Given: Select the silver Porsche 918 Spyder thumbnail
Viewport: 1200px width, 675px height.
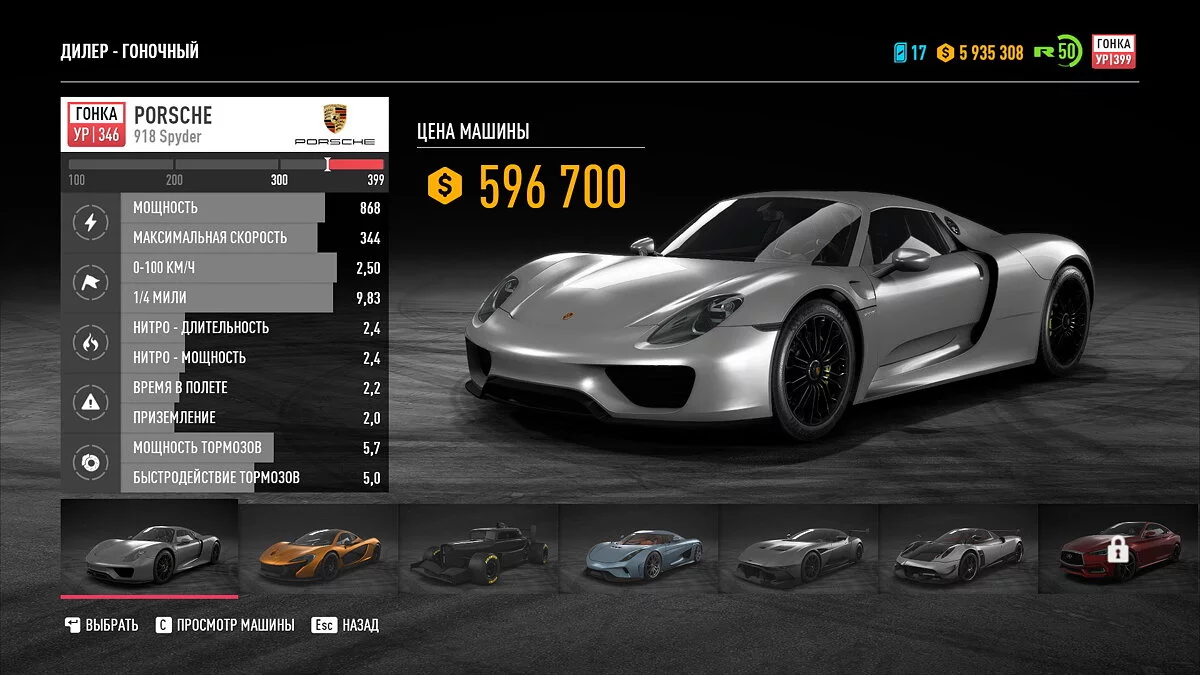Looking at the screenshot, I should point(150,550).
